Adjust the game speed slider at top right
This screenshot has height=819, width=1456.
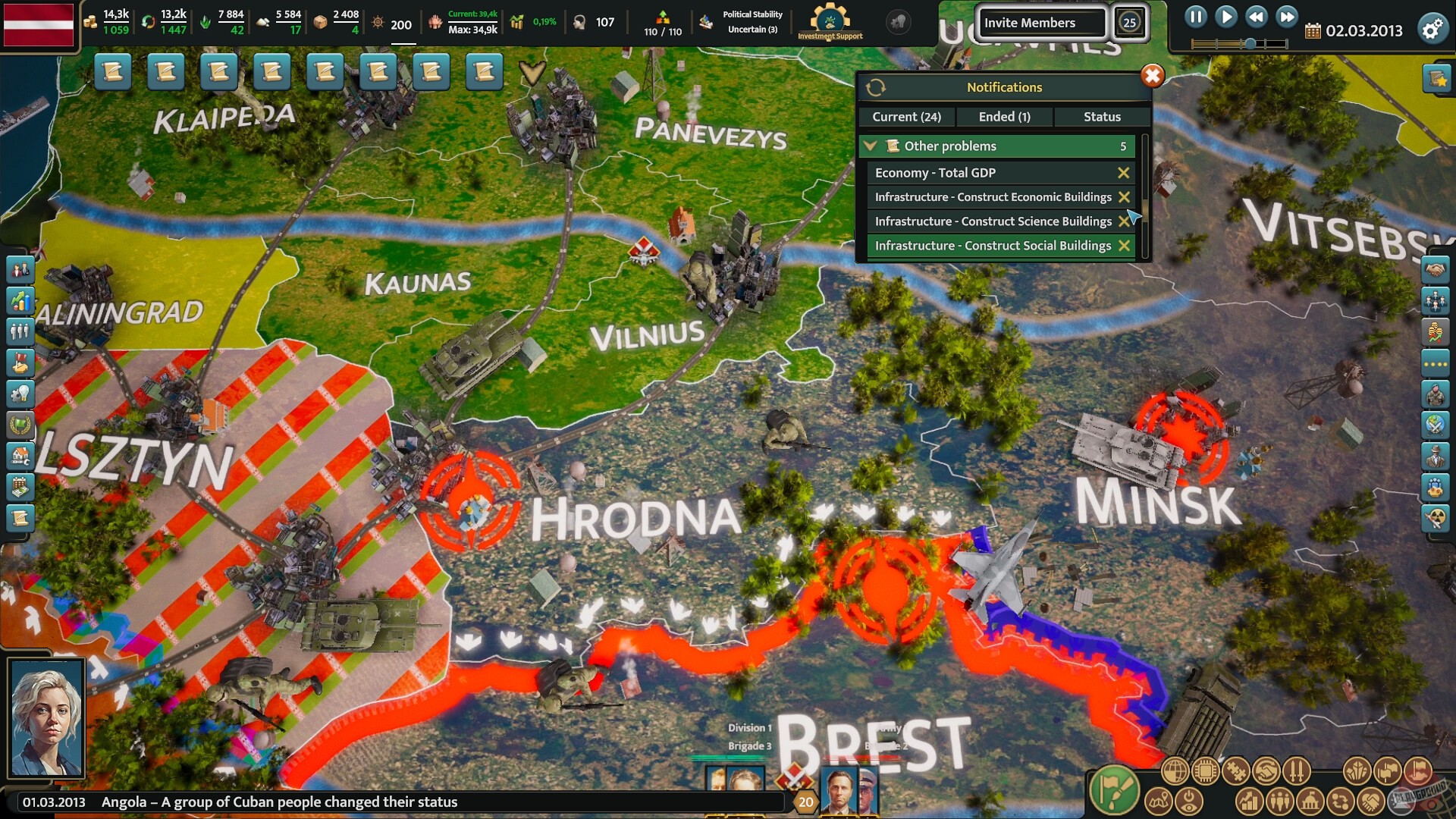pyautogui.click(x=1251, y=42)
